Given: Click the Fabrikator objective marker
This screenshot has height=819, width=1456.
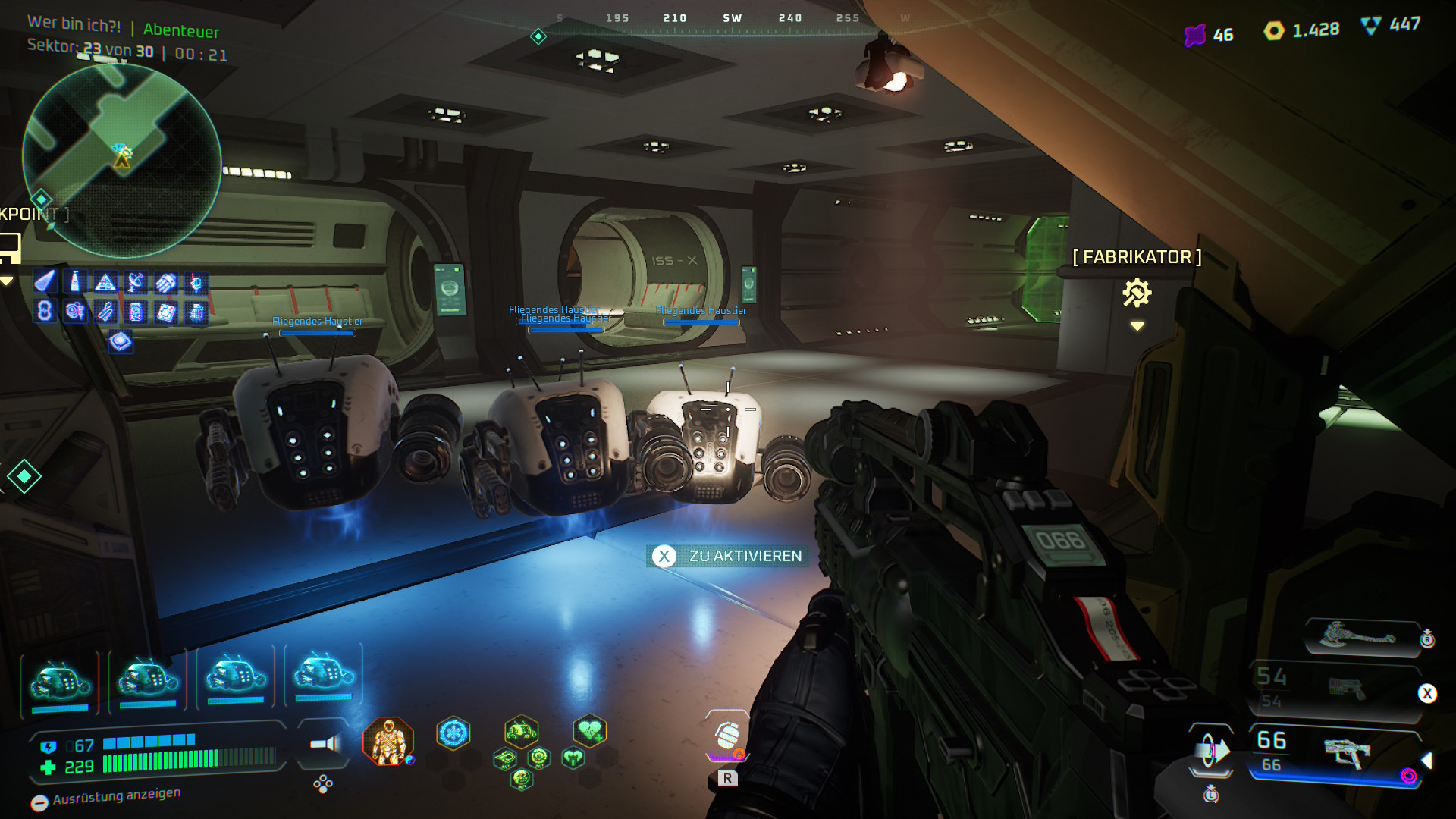Looking at the screenshot, I should [x=1137, y=293].
